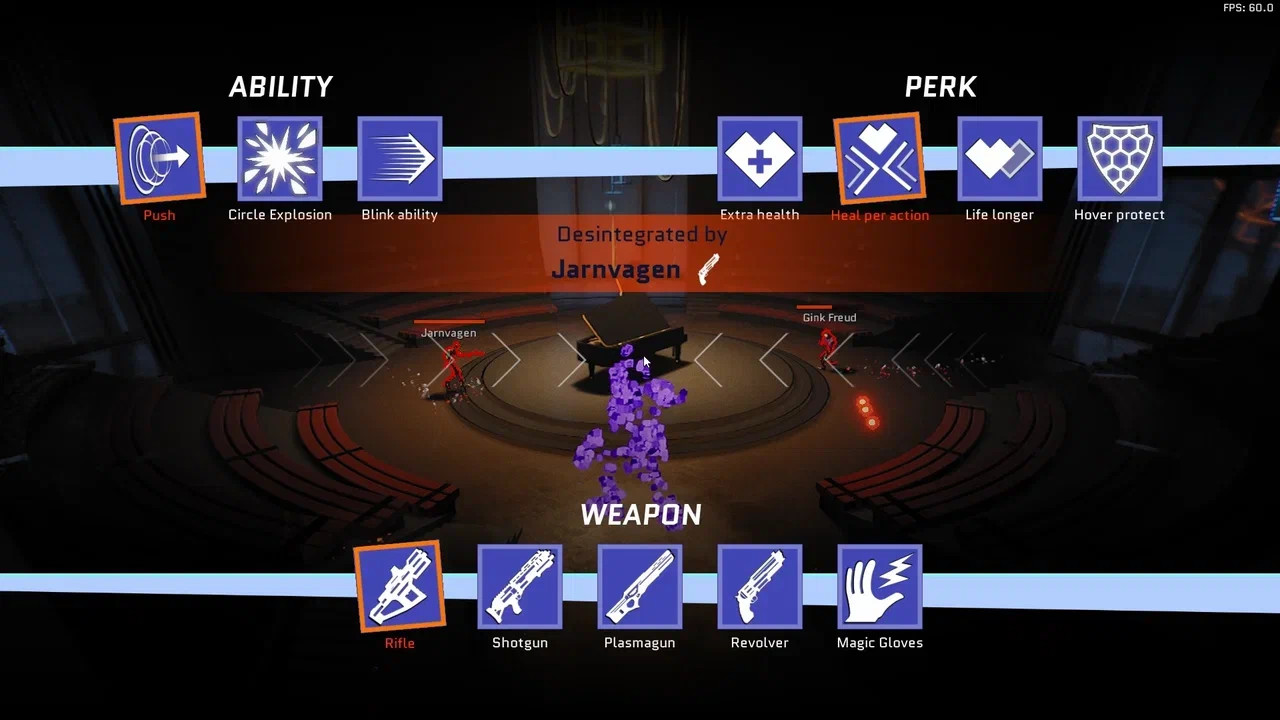Select the Life longer perk

click(x=1000, y=158)
